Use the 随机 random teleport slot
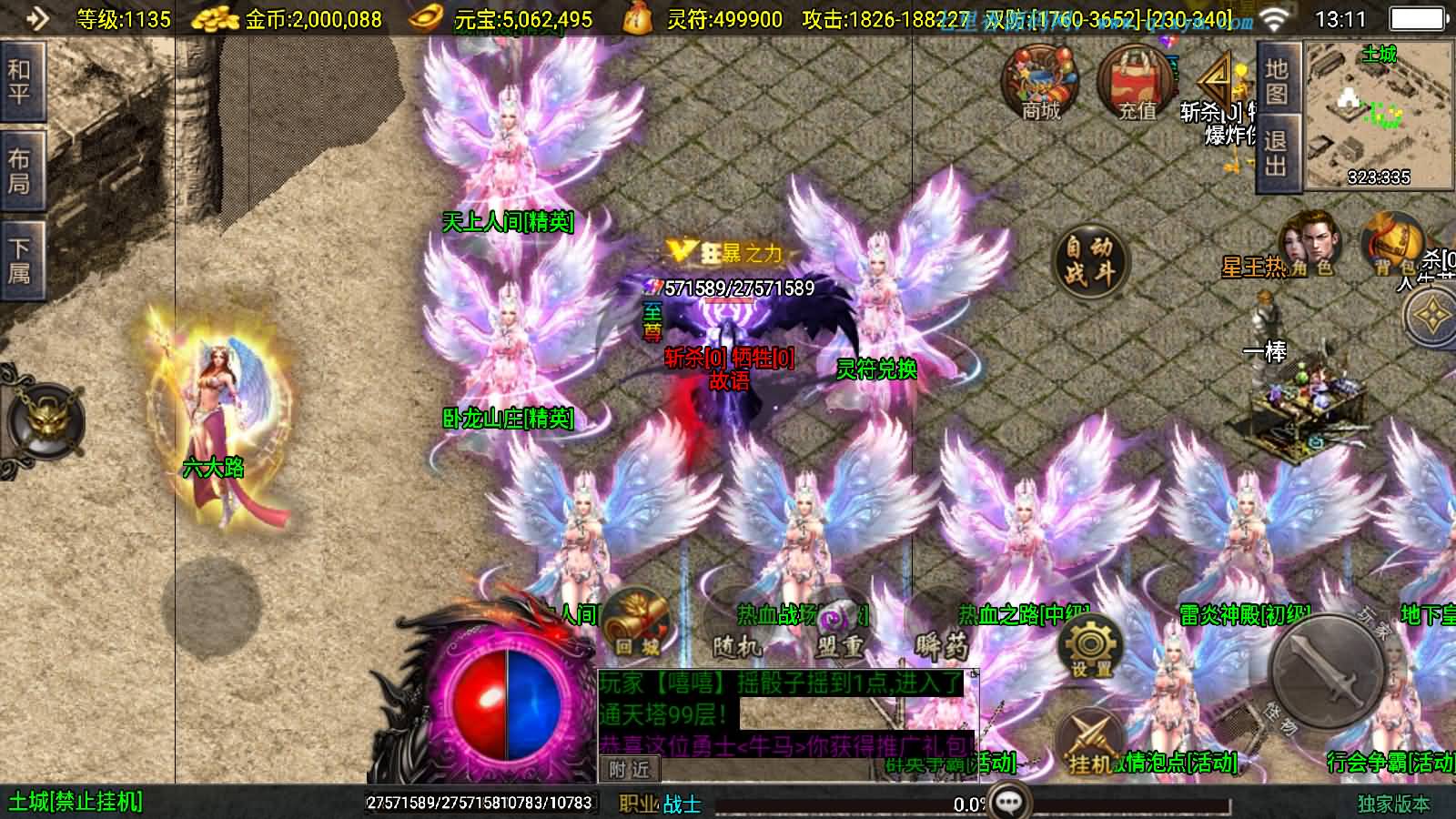Image resolution: width=1456 pixels, height=819 pixels. click(737, 628)
